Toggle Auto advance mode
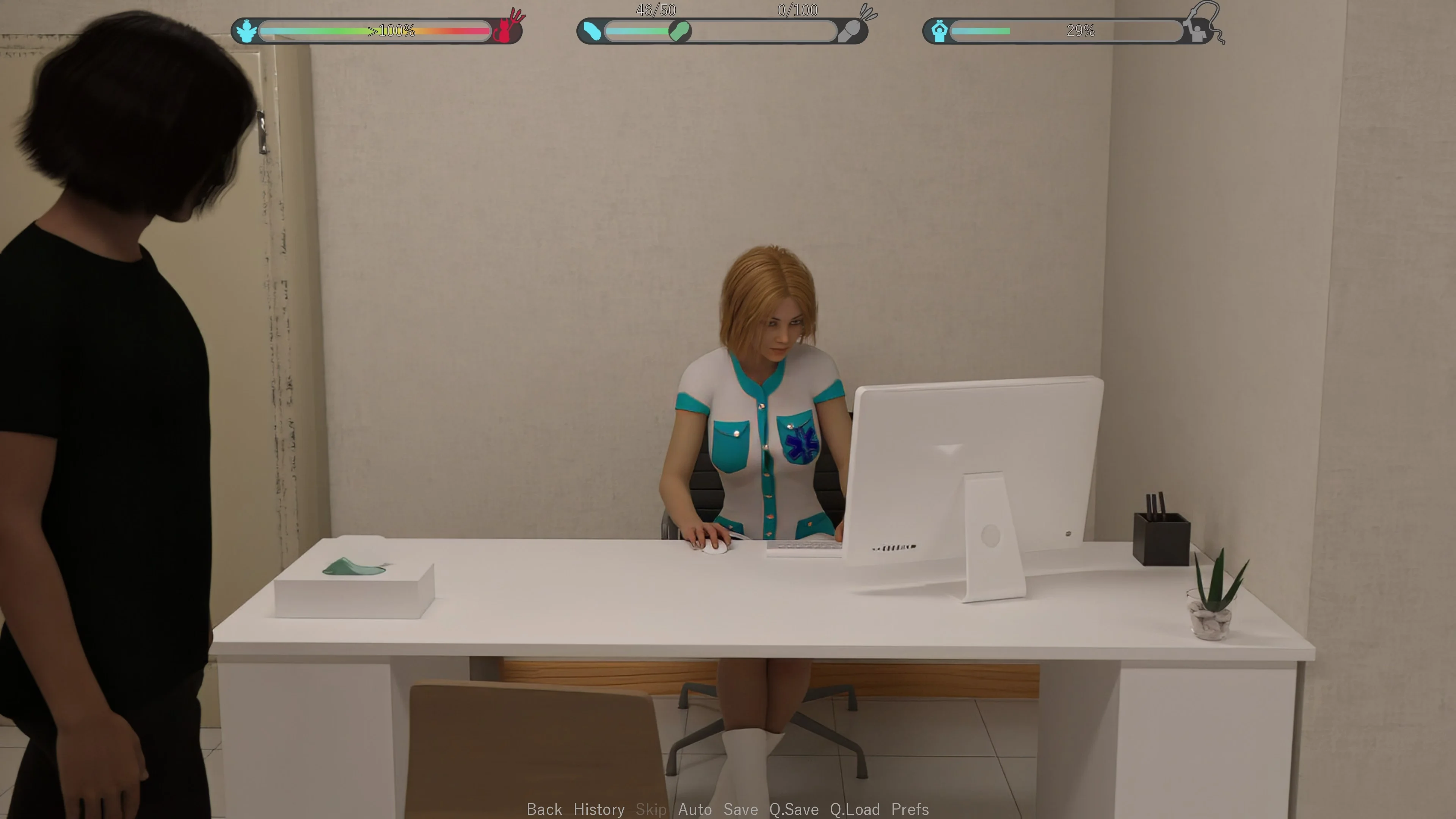 695,810
